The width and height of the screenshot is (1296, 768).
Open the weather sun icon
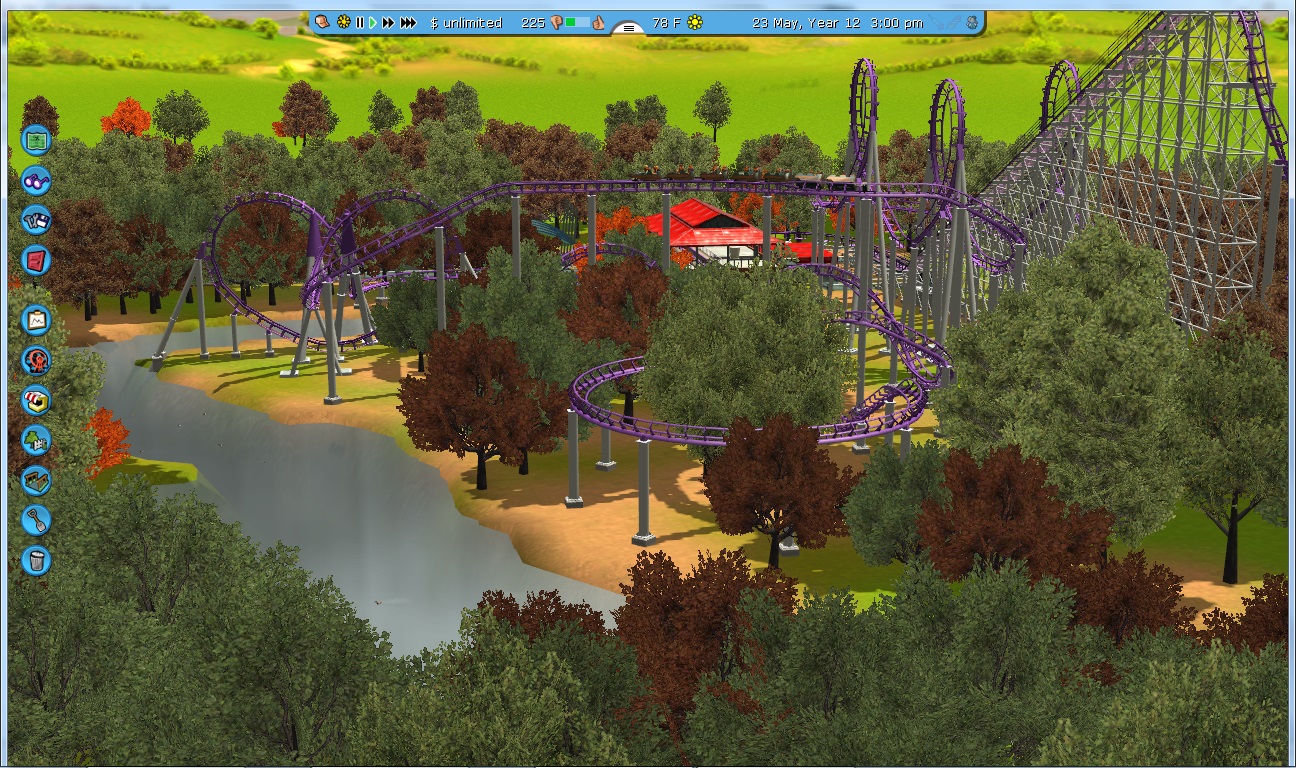click(695, 22)
